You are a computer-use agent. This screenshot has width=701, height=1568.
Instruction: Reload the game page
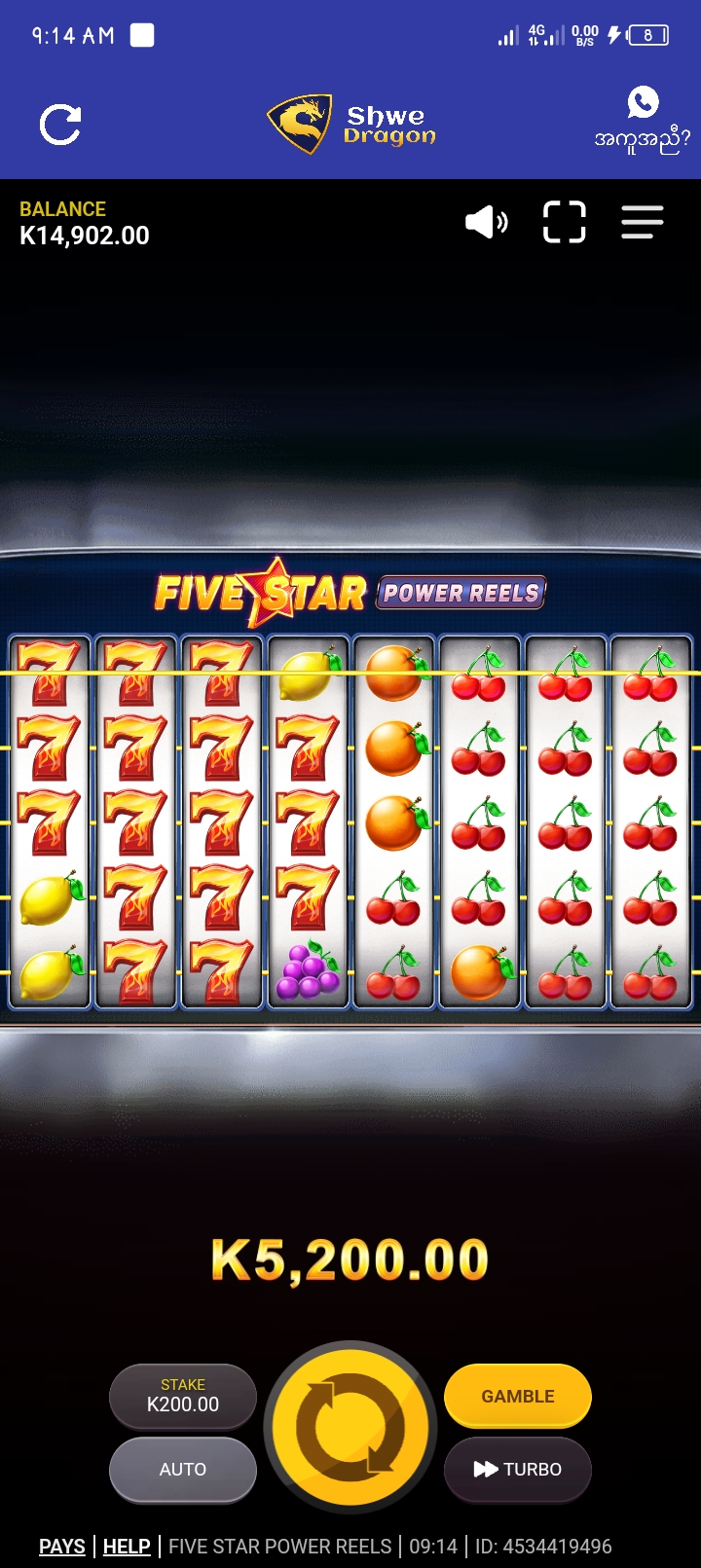60,126
